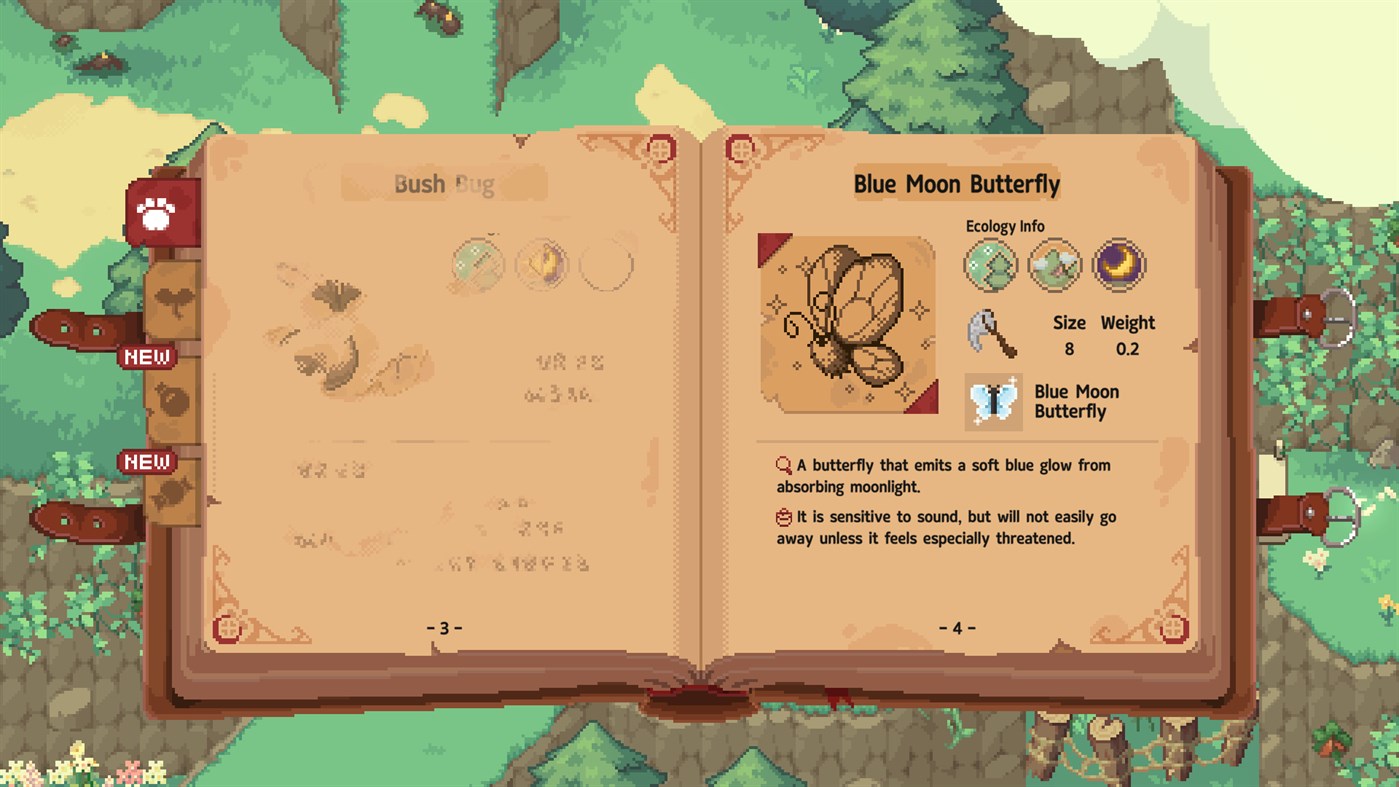The width and height of the screenshot is (1399, 787).
Task: Toggle the NEW badge on the fish bookmark
Action: pyautogui.click(x=146, y=462)
